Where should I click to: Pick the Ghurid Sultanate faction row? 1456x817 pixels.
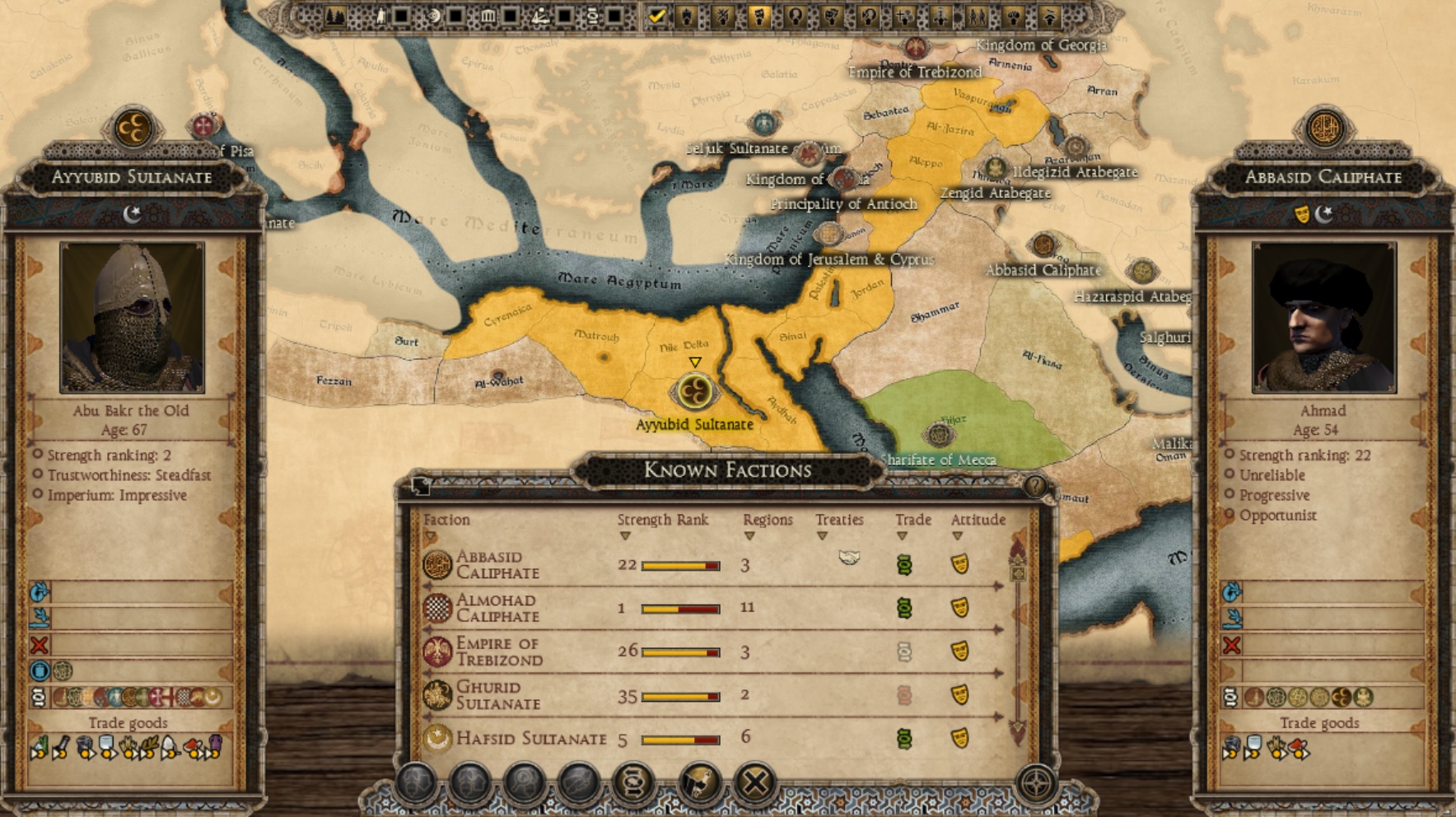[x=497, y=695]
